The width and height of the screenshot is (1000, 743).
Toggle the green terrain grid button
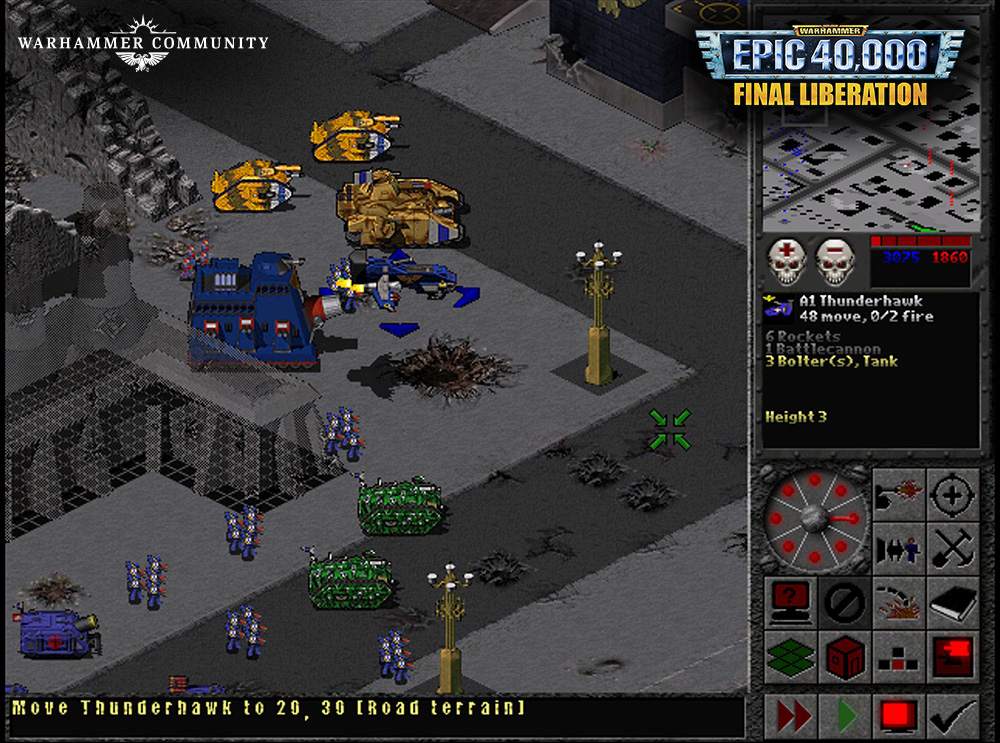pos(790,656)
